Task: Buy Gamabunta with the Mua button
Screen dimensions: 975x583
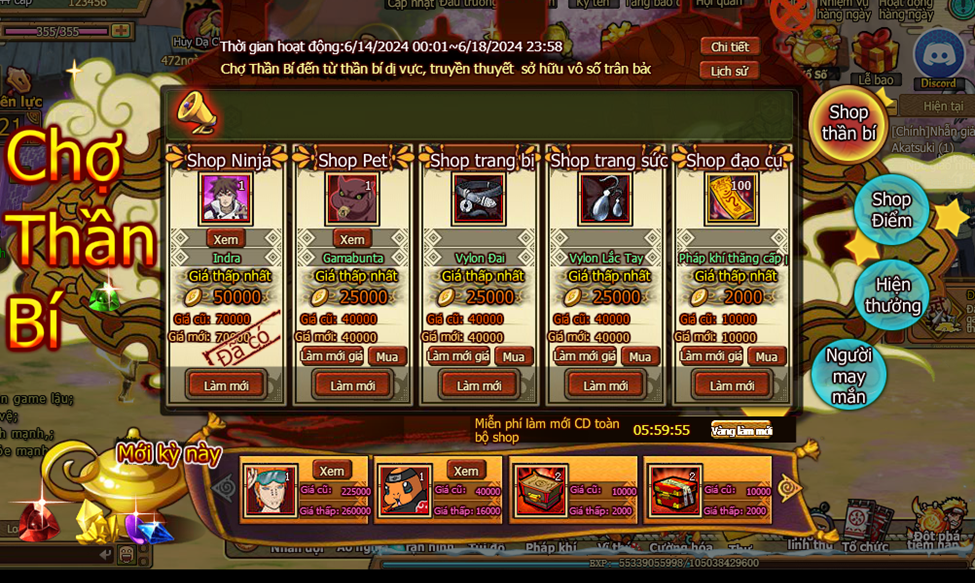Action: [x=387, y=357]
